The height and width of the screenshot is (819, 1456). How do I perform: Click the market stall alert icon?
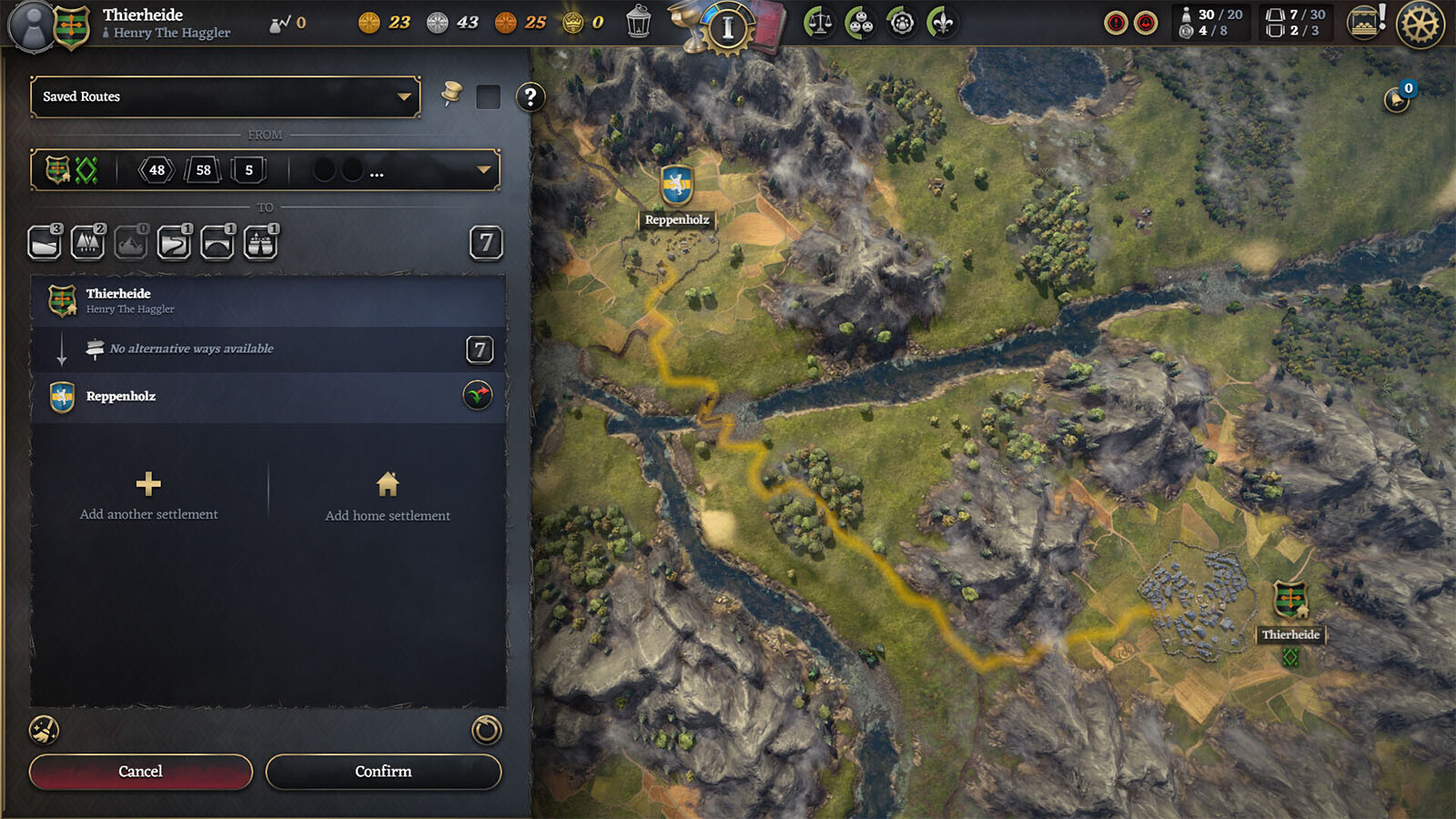coord(1365,23)
